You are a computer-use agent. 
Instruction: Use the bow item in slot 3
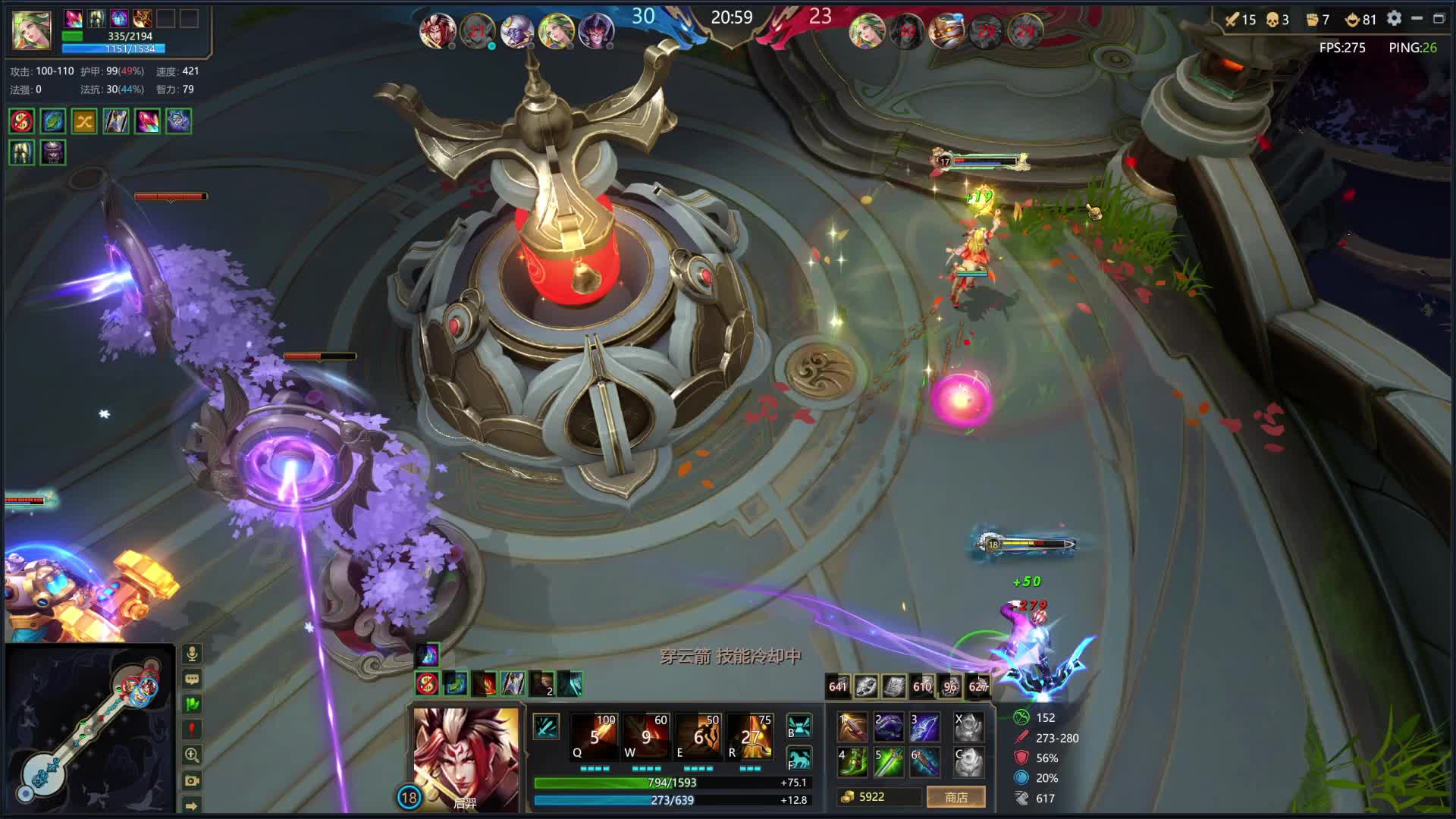coord(924,727)
